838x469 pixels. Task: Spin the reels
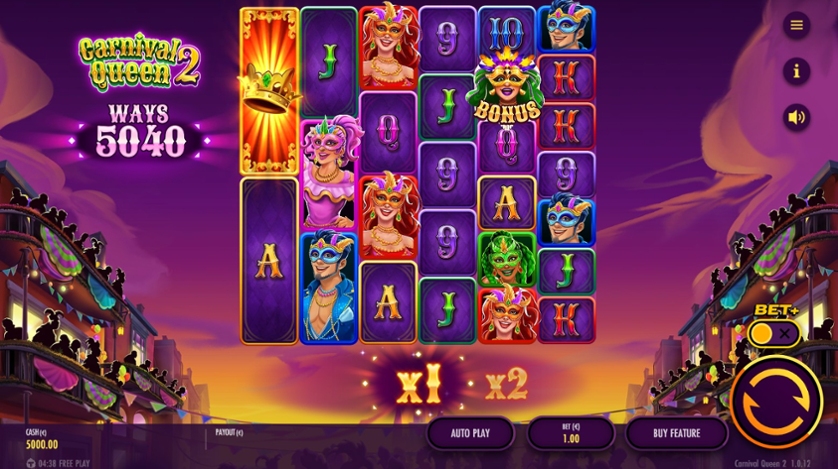(776, 401)
